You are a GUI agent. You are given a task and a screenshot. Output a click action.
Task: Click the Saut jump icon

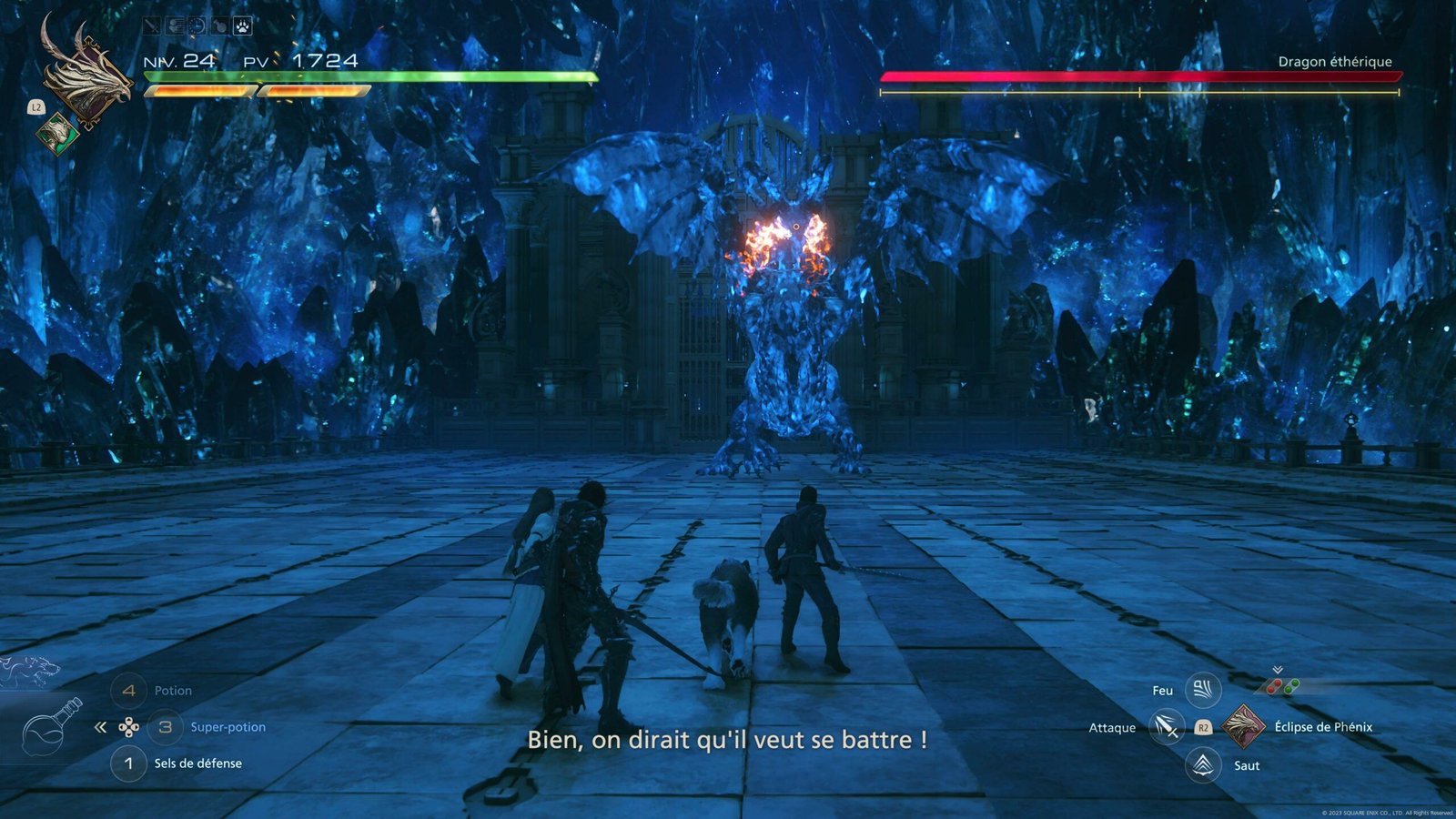(x=1202, y=764)
